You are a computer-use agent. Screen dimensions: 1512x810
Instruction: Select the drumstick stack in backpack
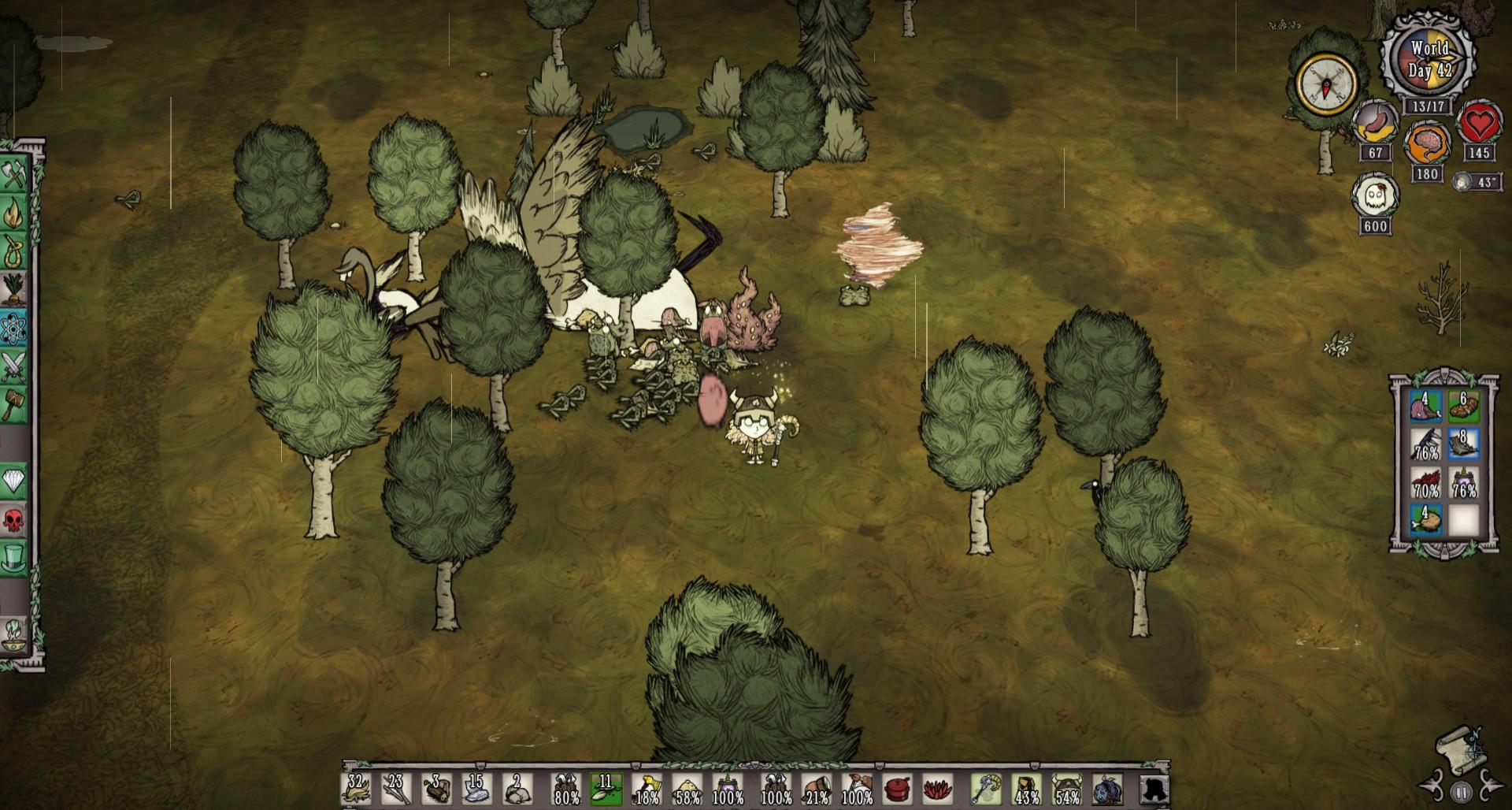1426,520
